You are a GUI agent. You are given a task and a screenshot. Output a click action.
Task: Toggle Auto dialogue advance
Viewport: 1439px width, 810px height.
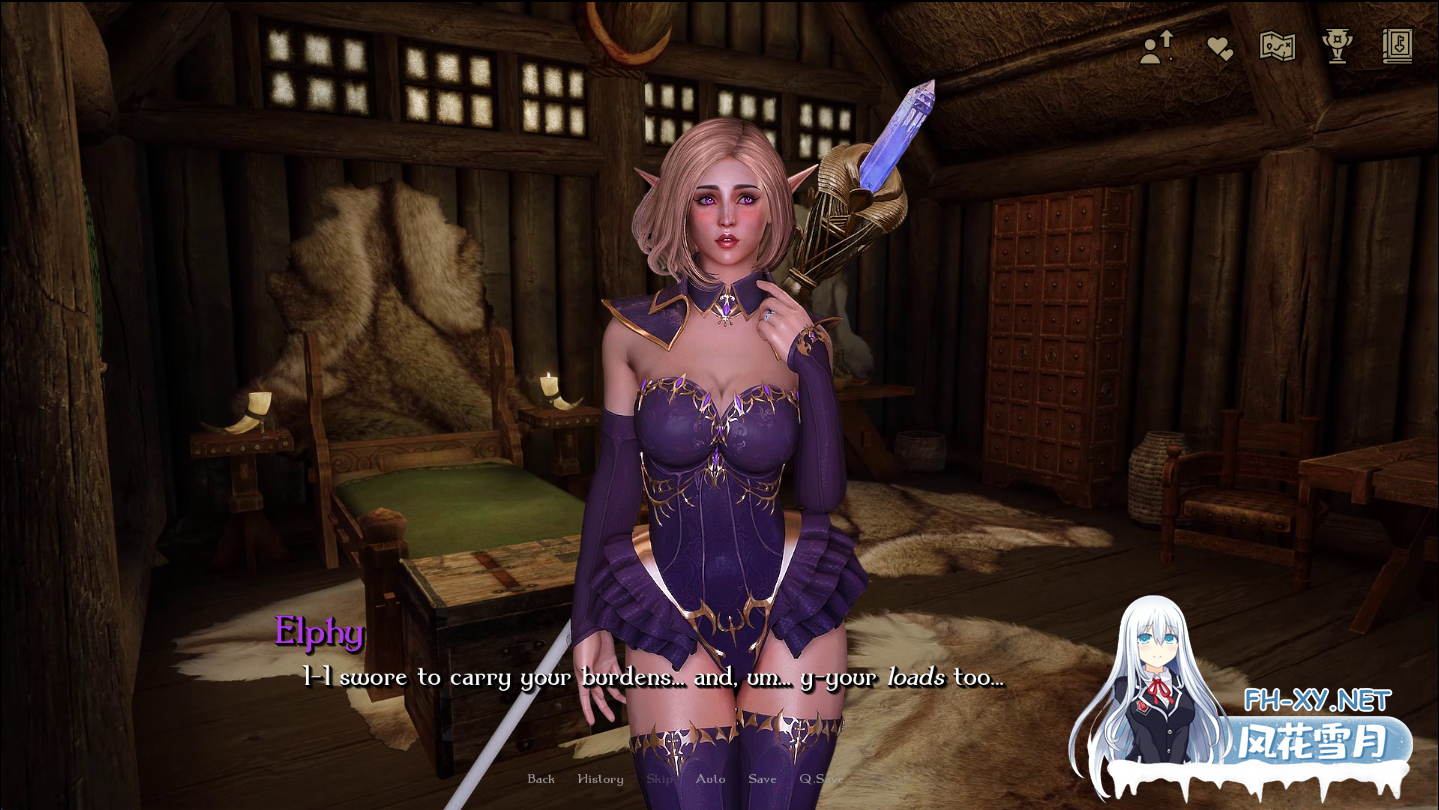(x=710, y=779)
